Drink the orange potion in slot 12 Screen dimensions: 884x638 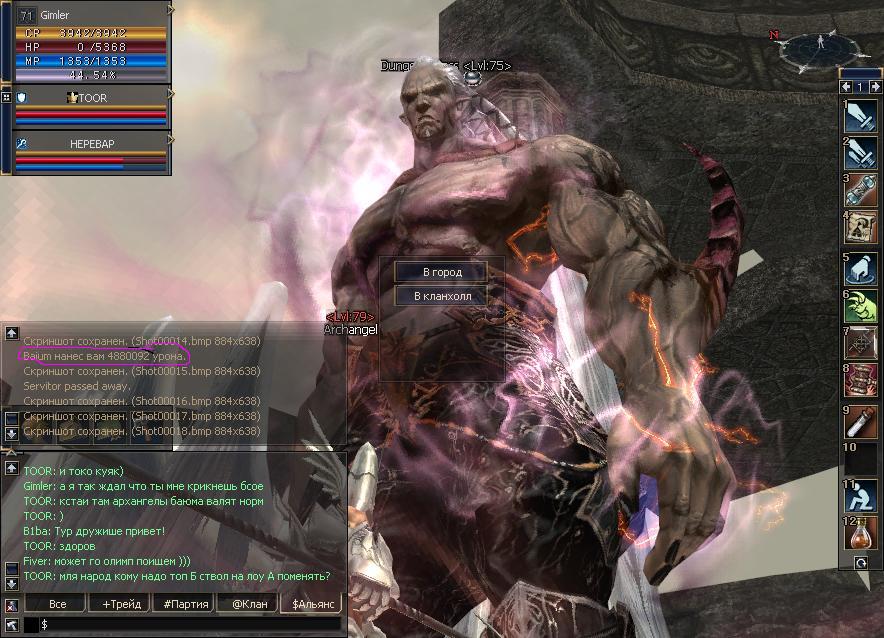[861, 533]
